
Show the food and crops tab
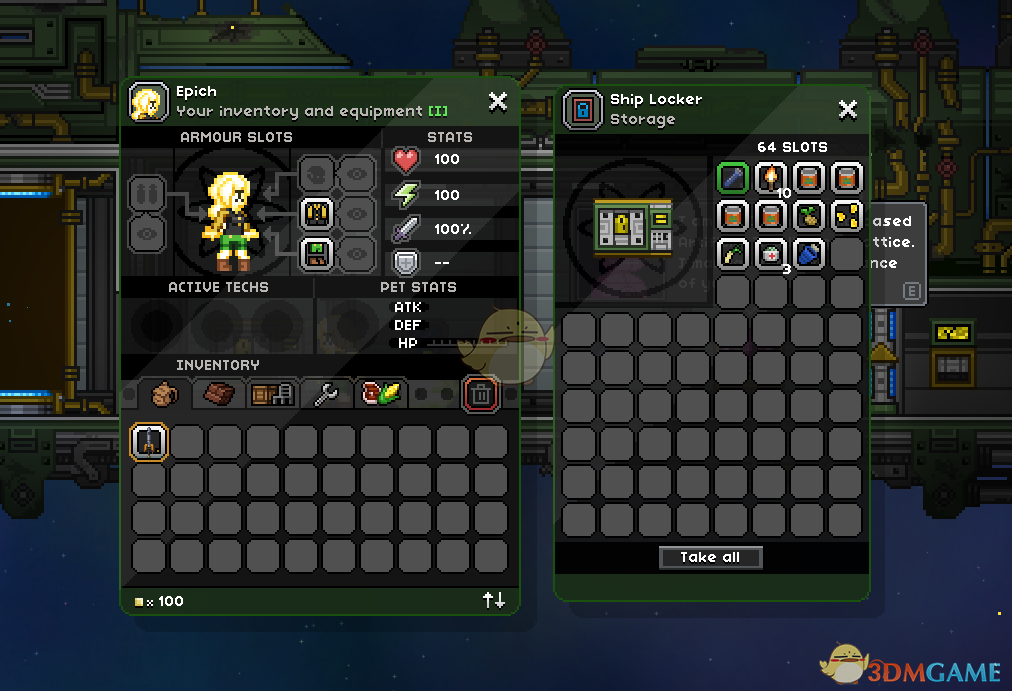pos(381,394)
